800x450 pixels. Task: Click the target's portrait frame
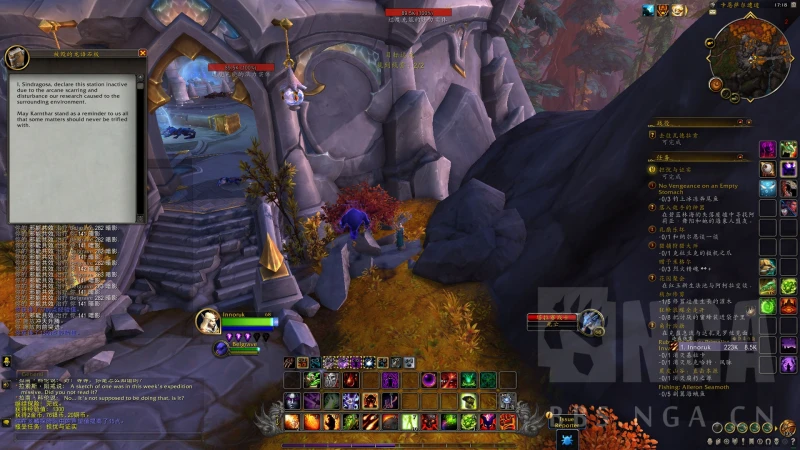click(592, 322)
